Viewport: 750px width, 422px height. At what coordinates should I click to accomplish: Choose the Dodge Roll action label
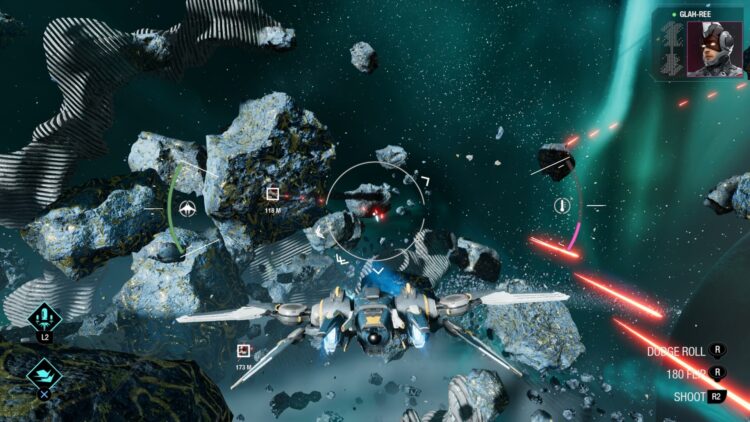click(x=676, y=351)
